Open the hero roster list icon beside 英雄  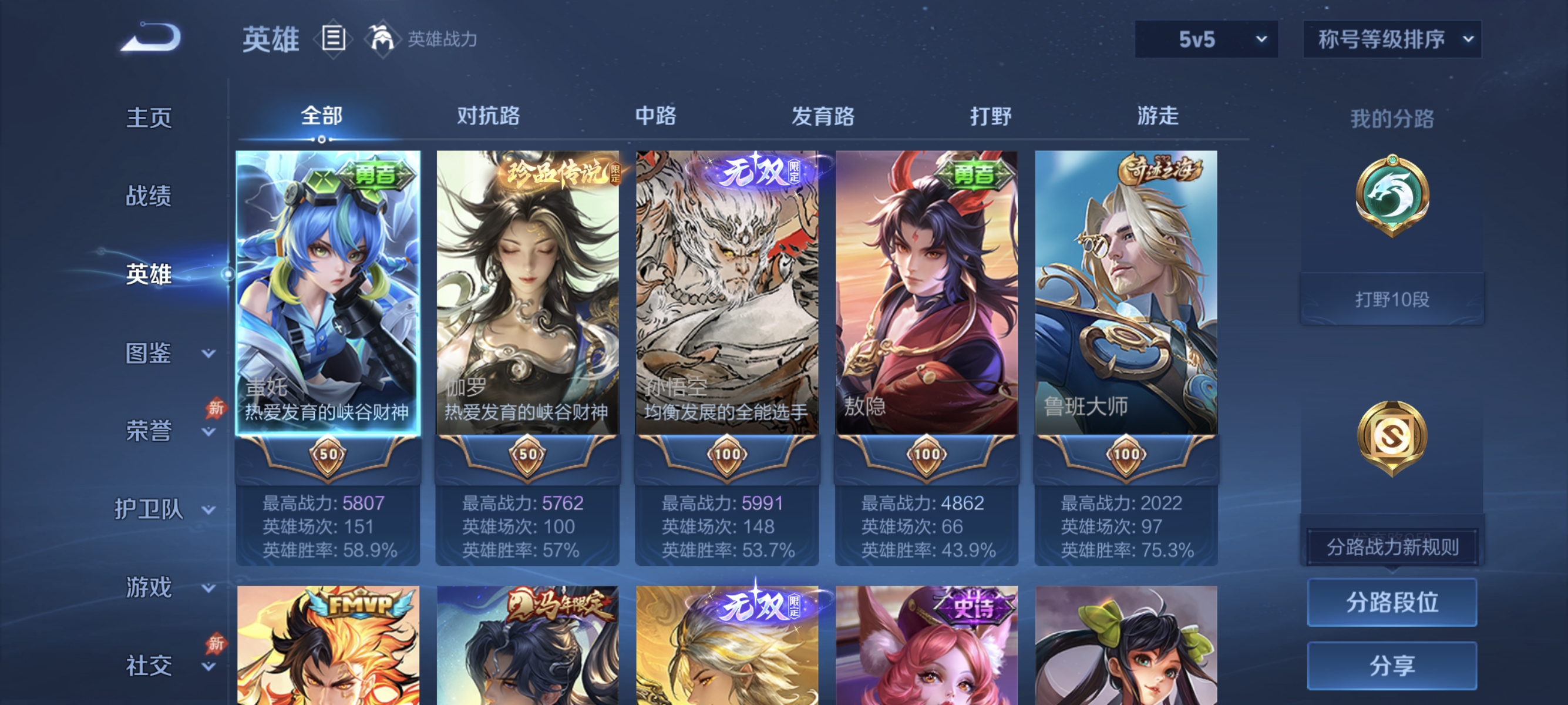(332, 38)
